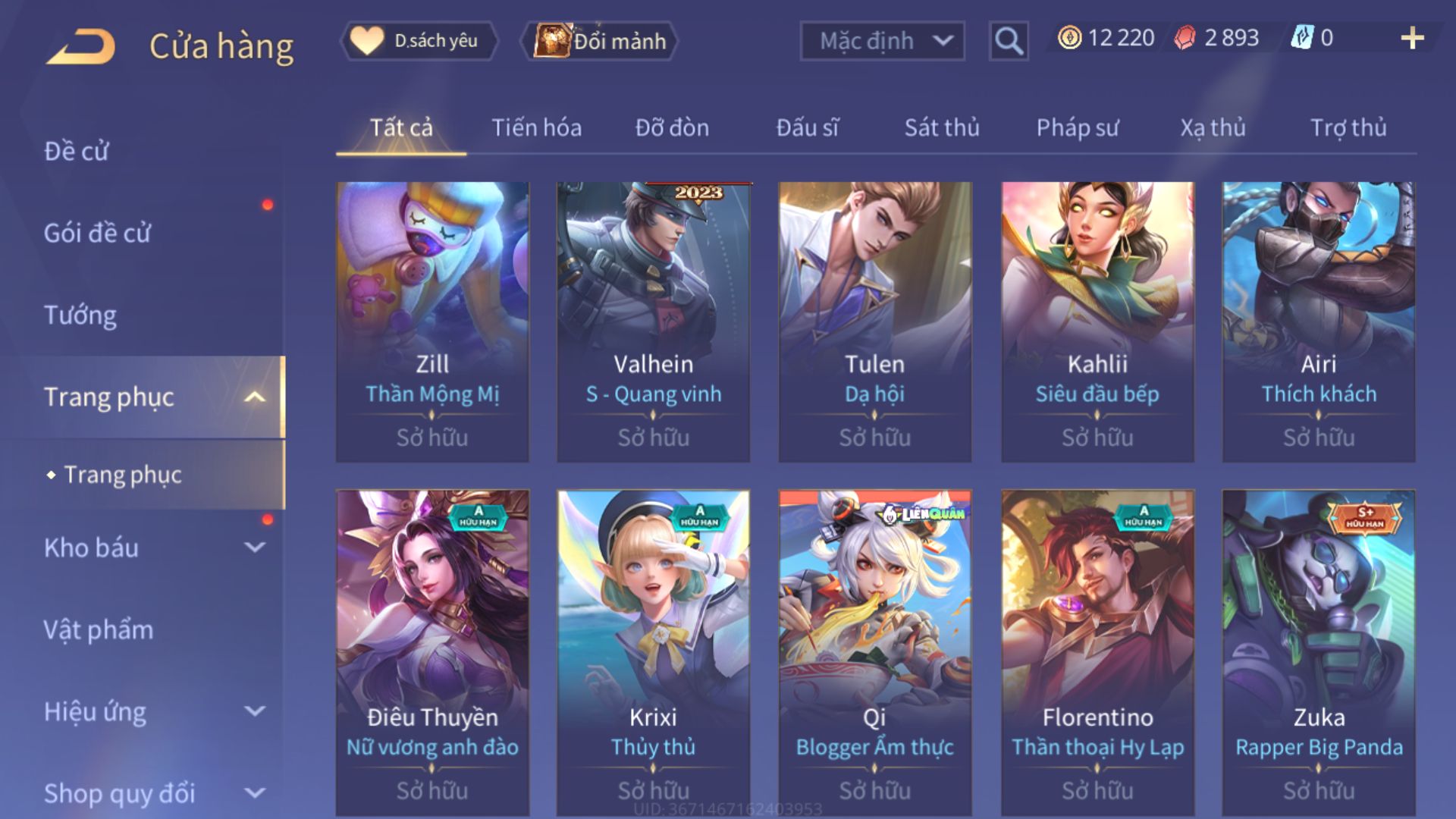Open Qi Blogger Ẩm thực skin card

[875, 652]
